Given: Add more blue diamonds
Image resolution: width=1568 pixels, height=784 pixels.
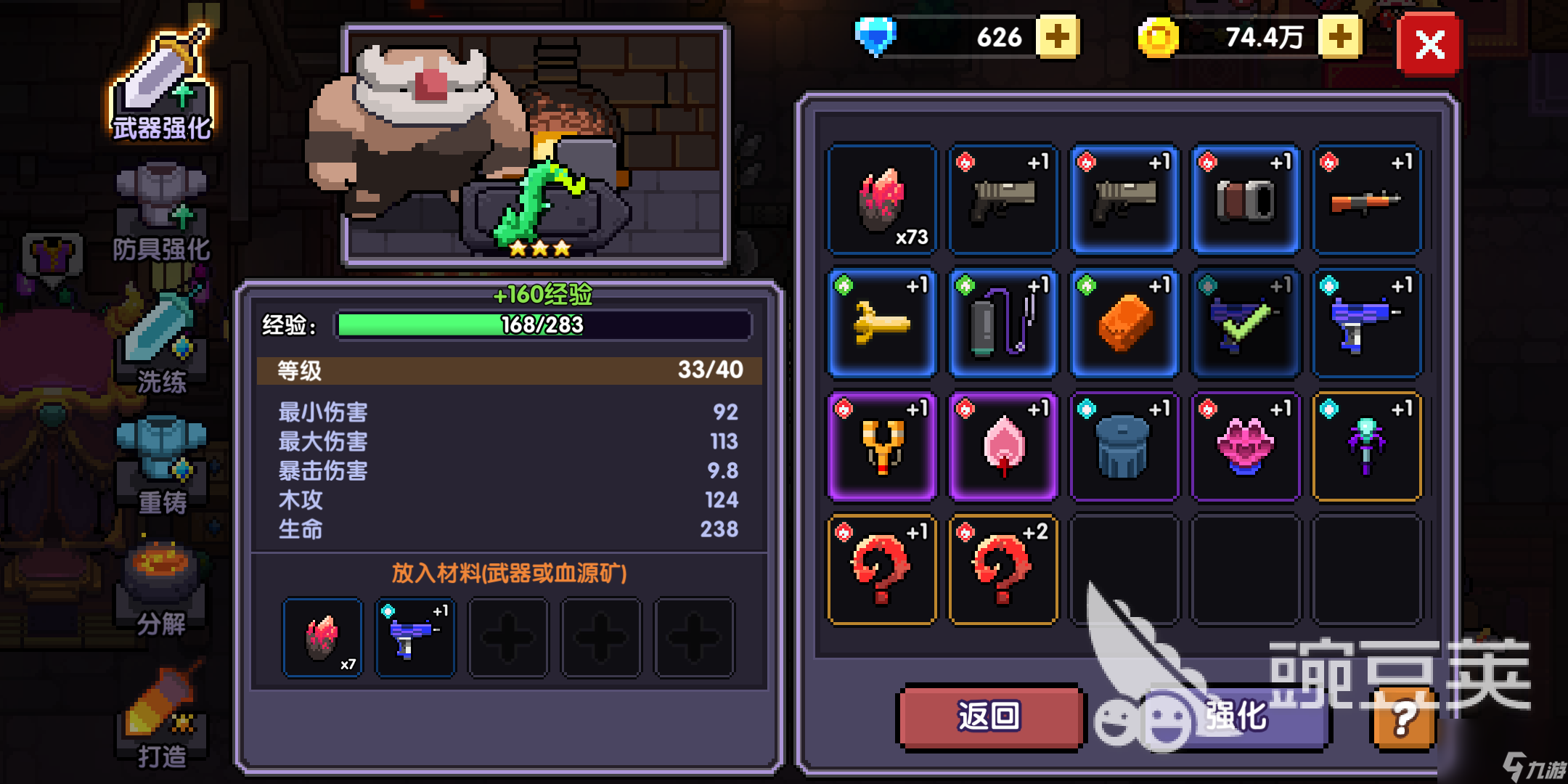Looking at the screenshot, I should click(1057, 37).
